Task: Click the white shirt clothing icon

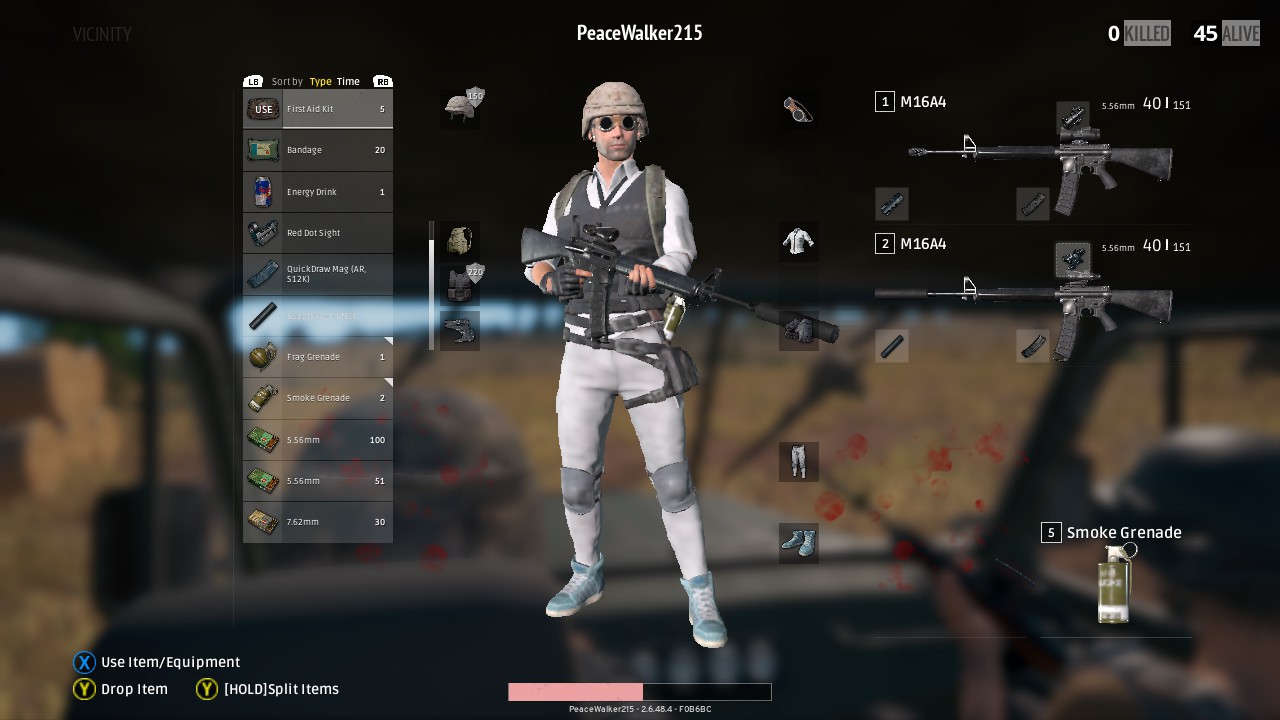Action: coord(799,241)
